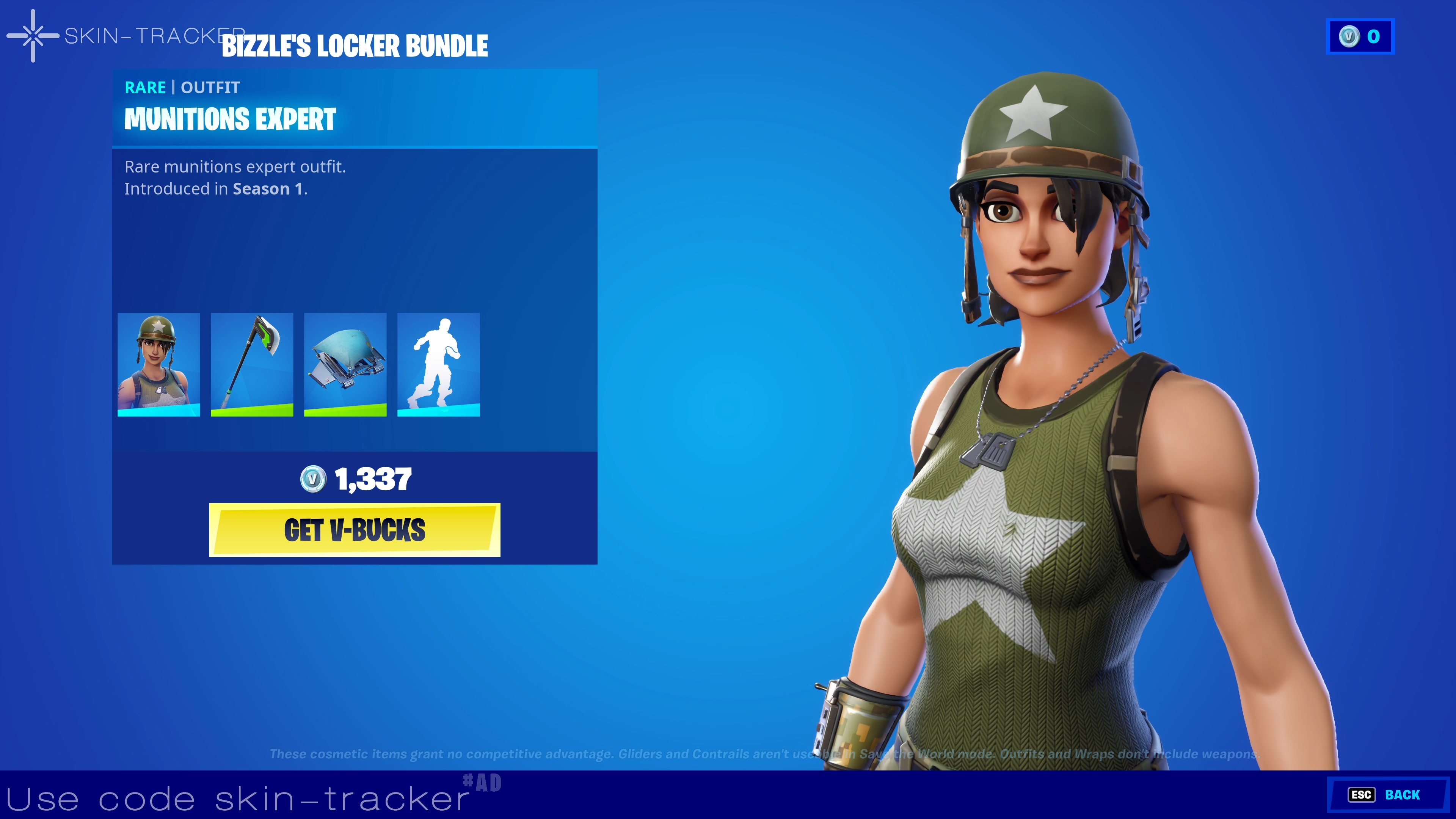The height and width of the screenshot is (819, 1456).
Task: Click the V-Bucks coin beside the 1,337 price
Action: point(314,479)
